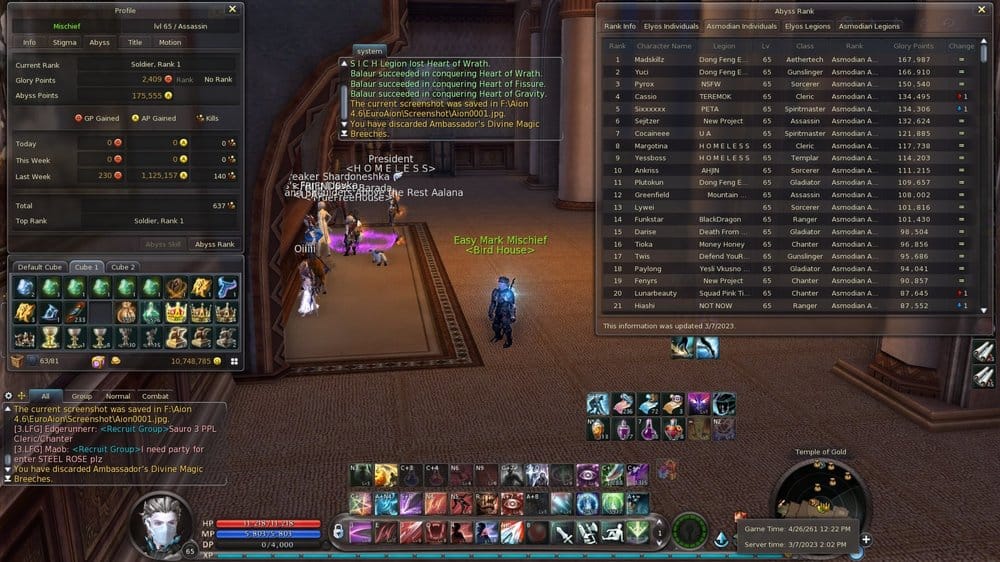This screenshot has height=562, width=1000.
Task: Show the Elyos Individuals ranking tab
Action: coord(671,26)
